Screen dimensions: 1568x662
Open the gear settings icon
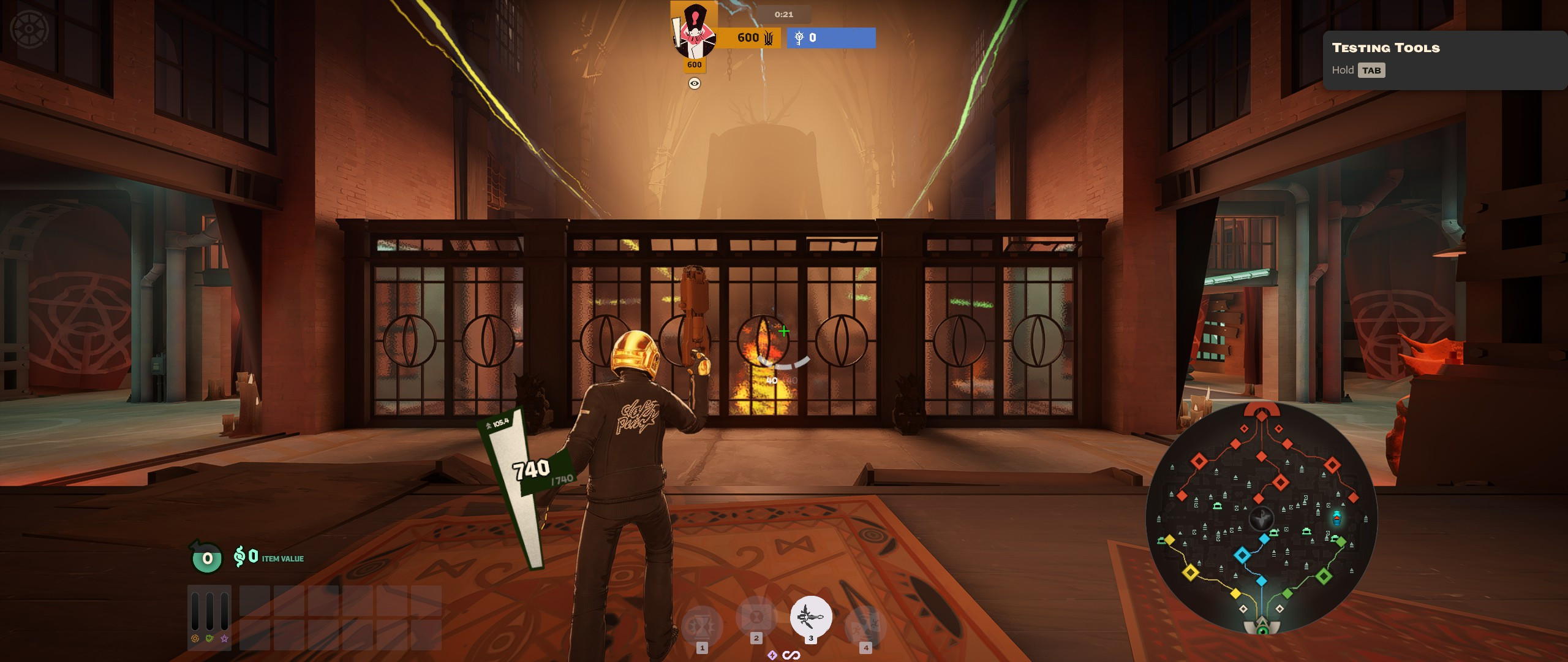click(x=29, y=29)
